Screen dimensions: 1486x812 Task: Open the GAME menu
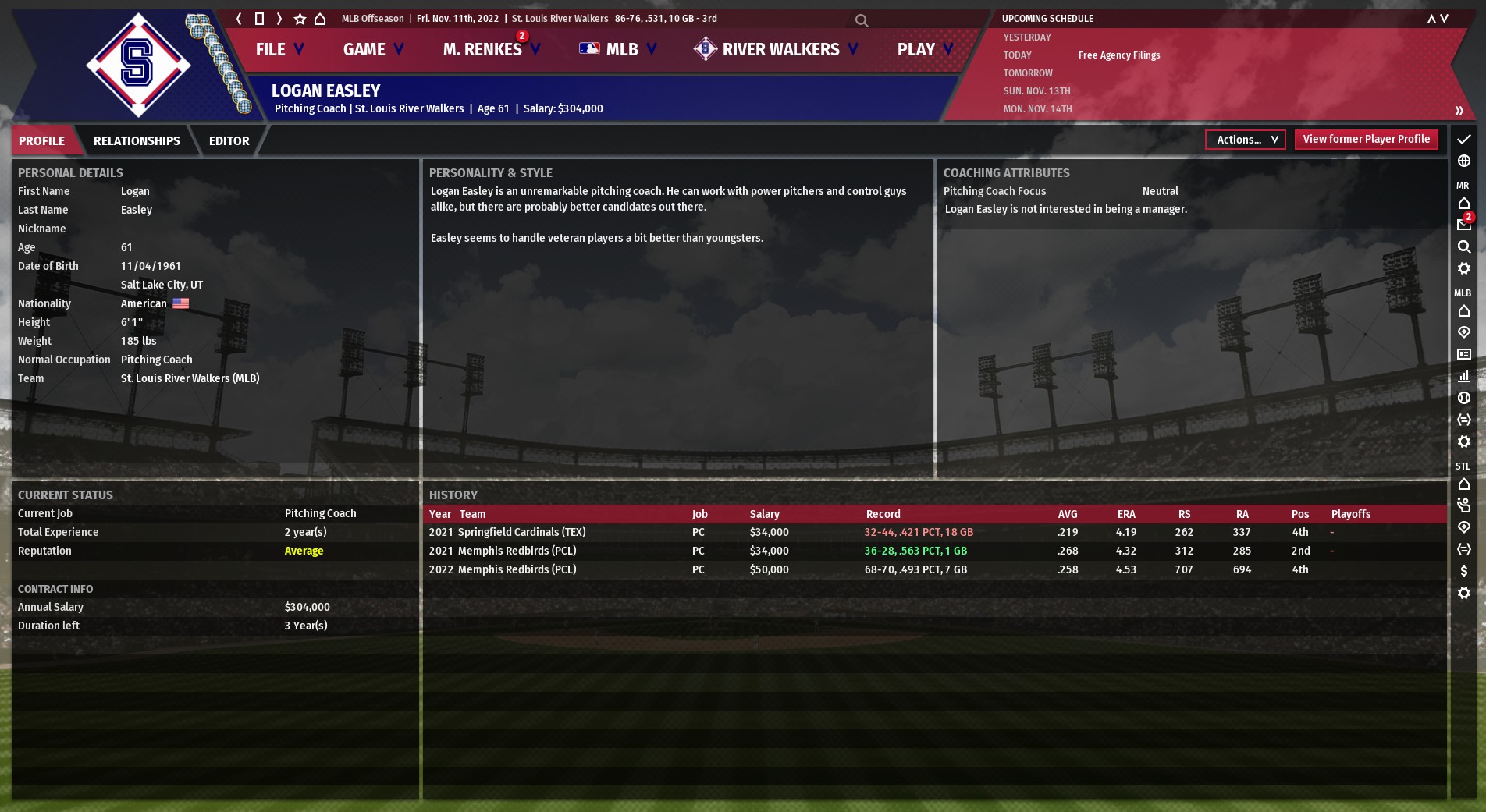point(373,49)
